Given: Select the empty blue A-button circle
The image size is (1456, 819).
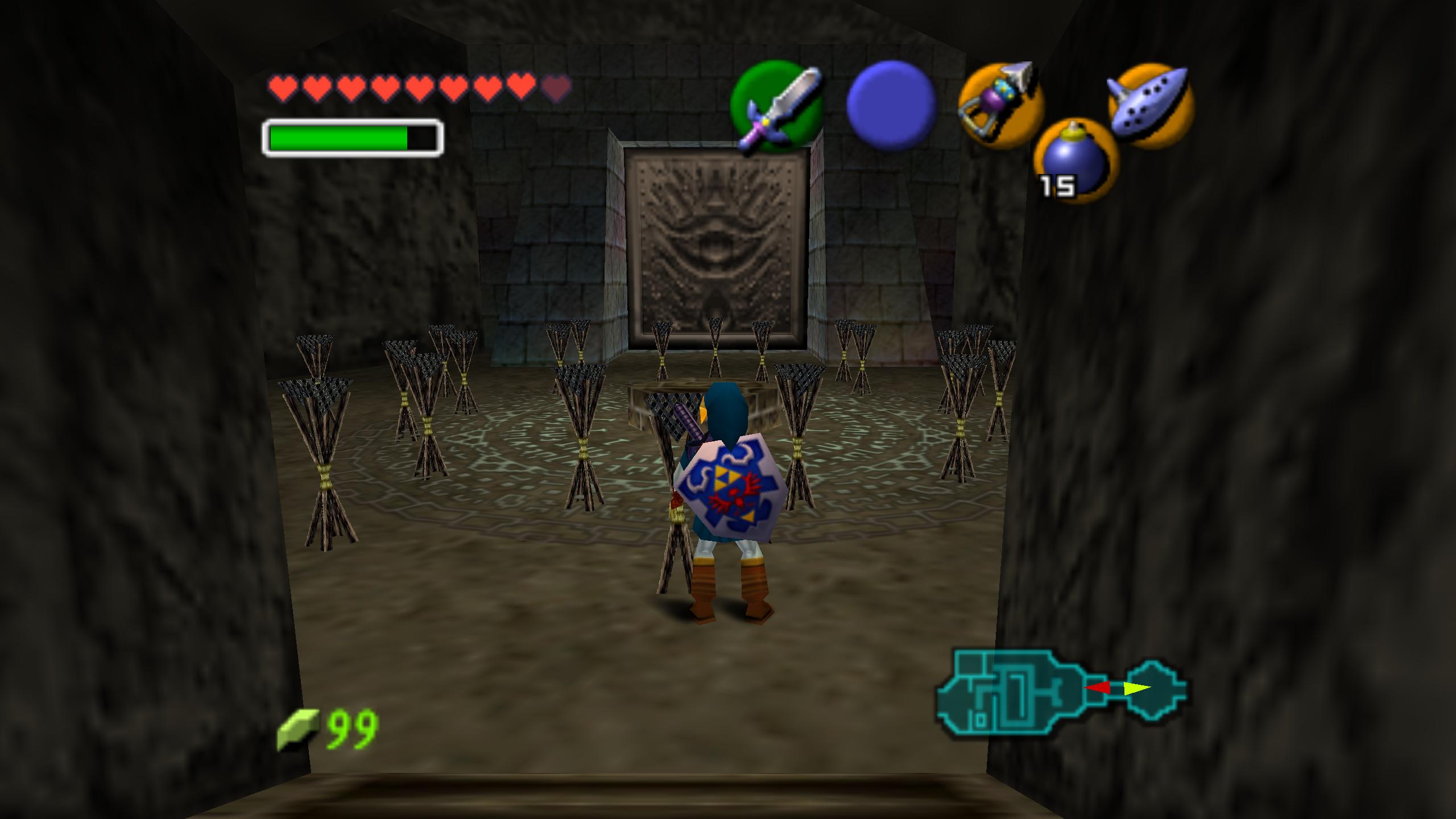Looking at the screenshot, I should (x=891, y=105).
